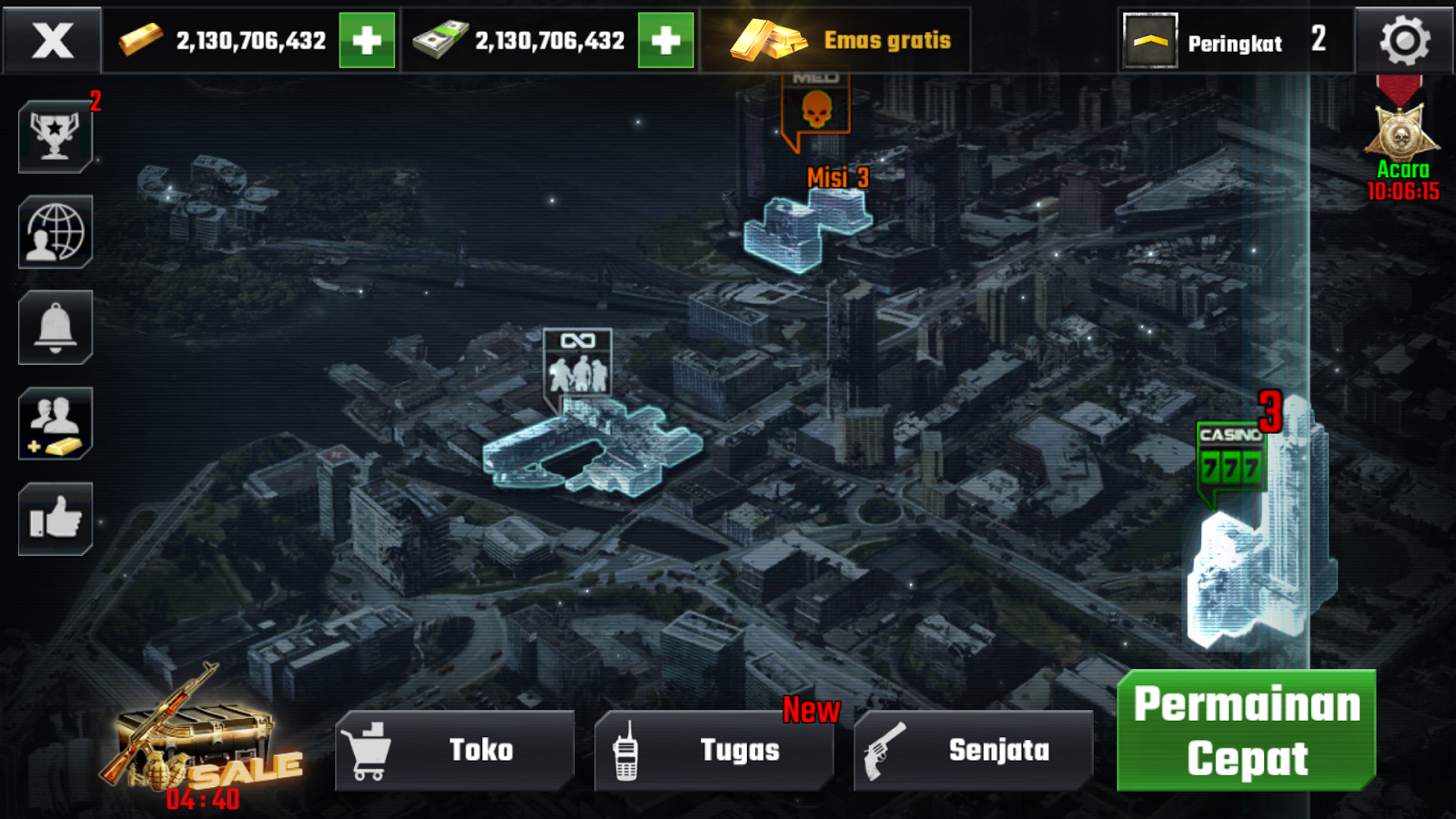Add gold with the green plus button
The height and width of the screenshot is (819, 1456).
pyautogui.click(x=368, y=41)
